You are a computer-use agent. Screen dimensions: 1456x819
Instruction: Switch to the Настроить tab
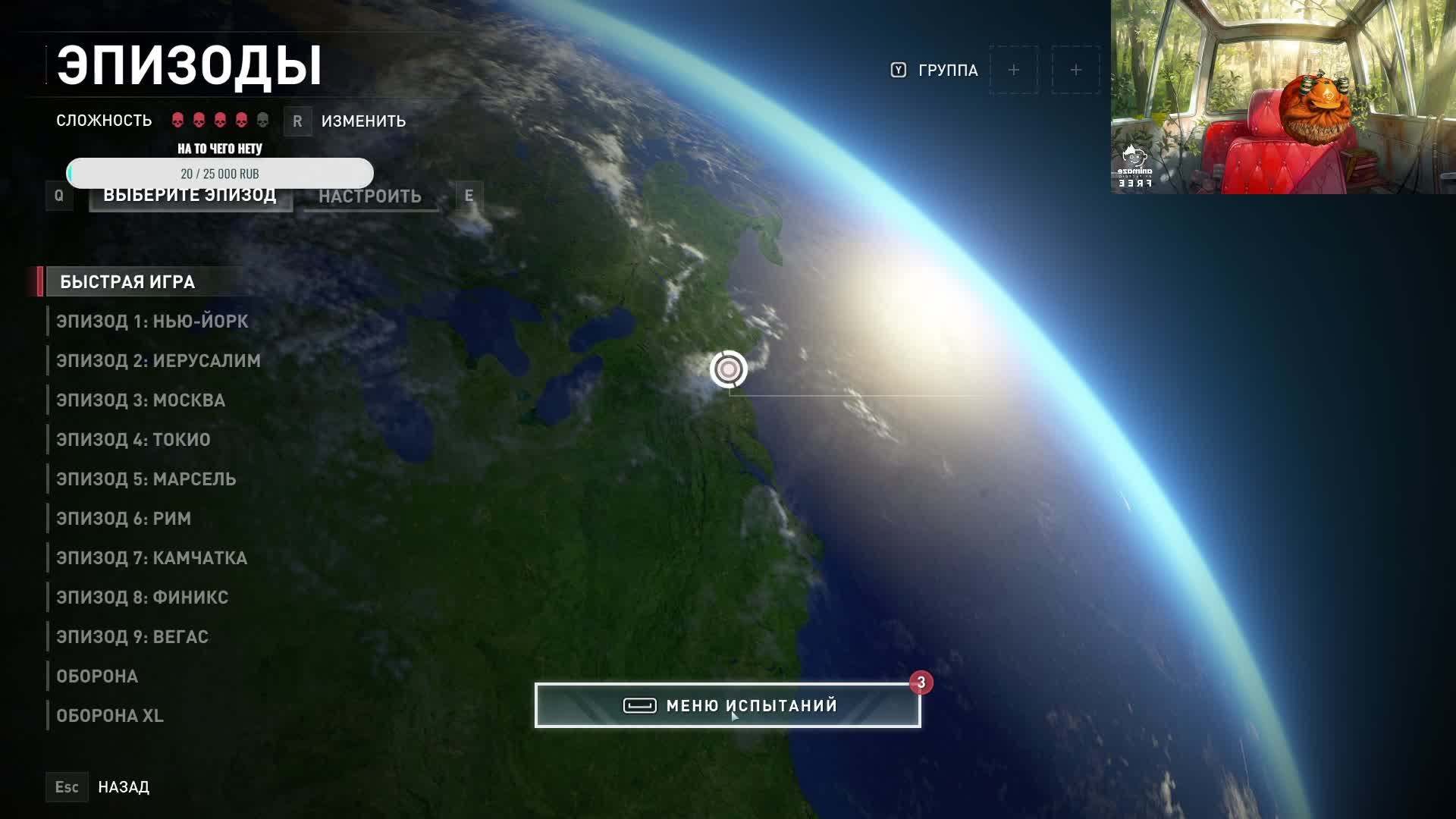pos(370,196)
